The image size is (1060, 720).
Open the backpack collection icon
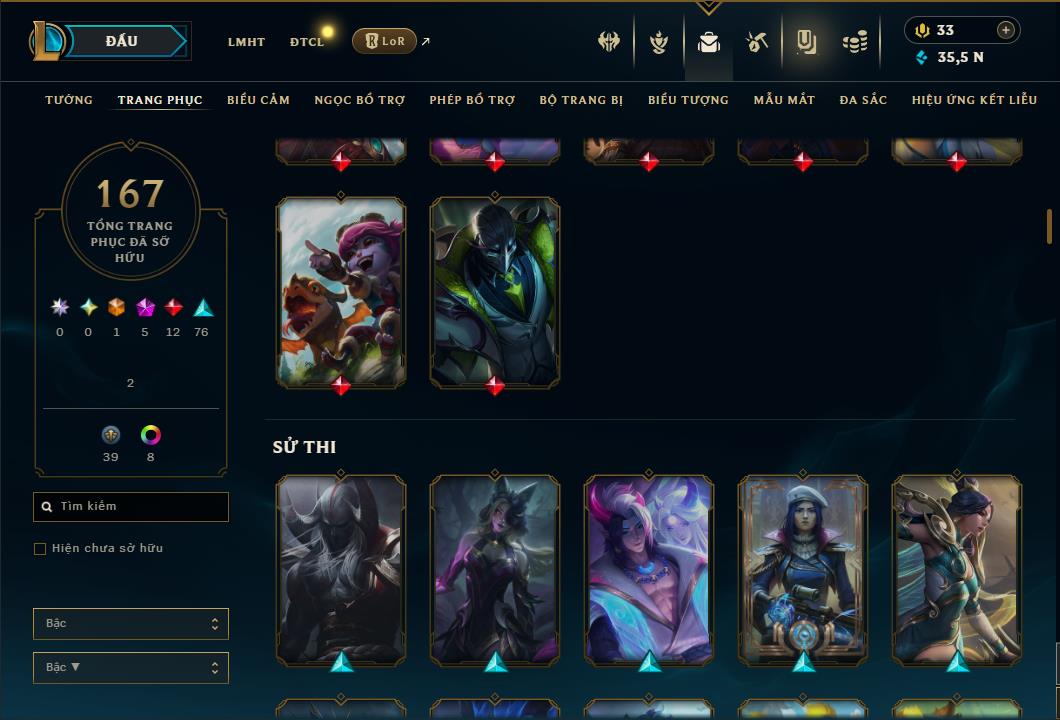(709, 42)
